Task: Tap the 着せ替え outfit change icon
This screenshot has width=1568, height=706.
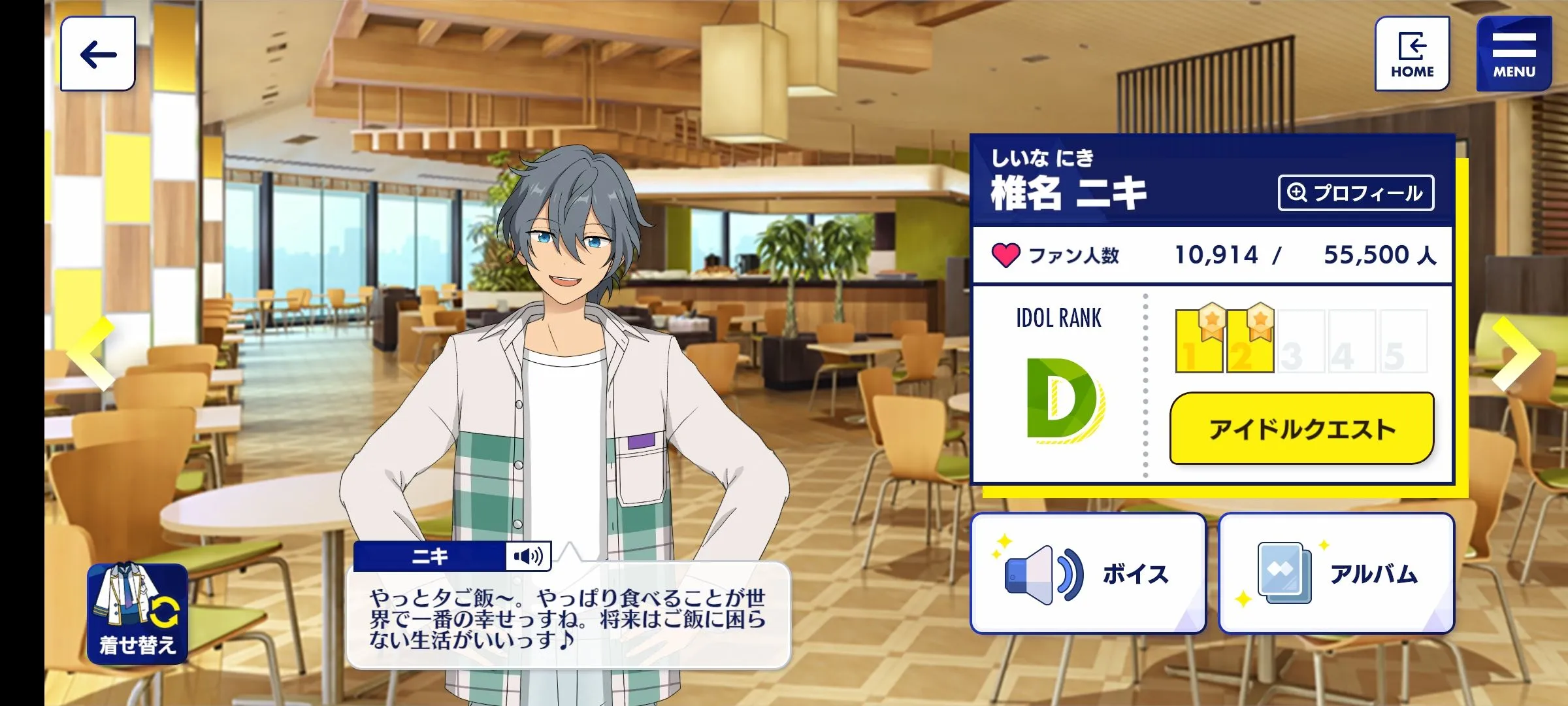Action: tap(137, 613)
